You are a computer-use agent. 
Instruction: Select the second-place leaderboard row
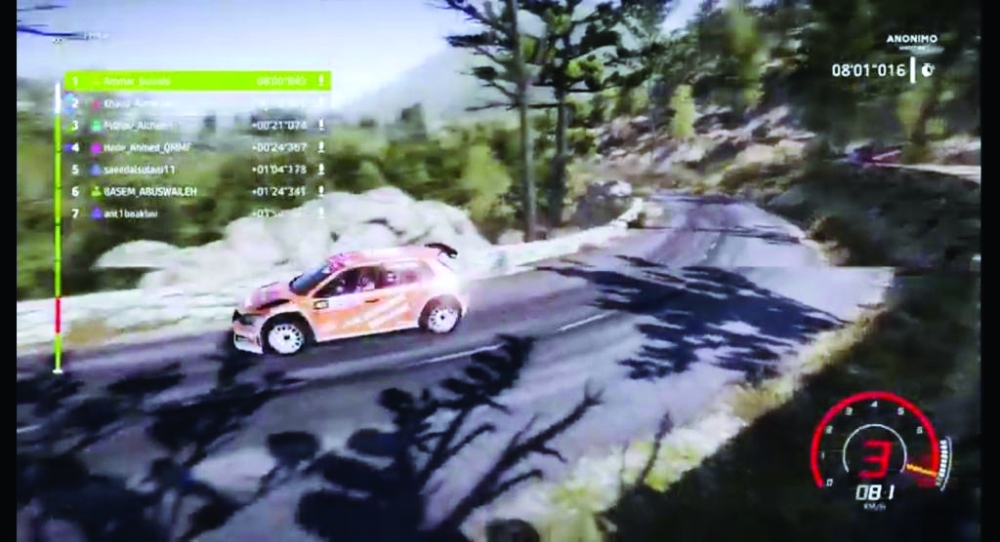point(197,102)
